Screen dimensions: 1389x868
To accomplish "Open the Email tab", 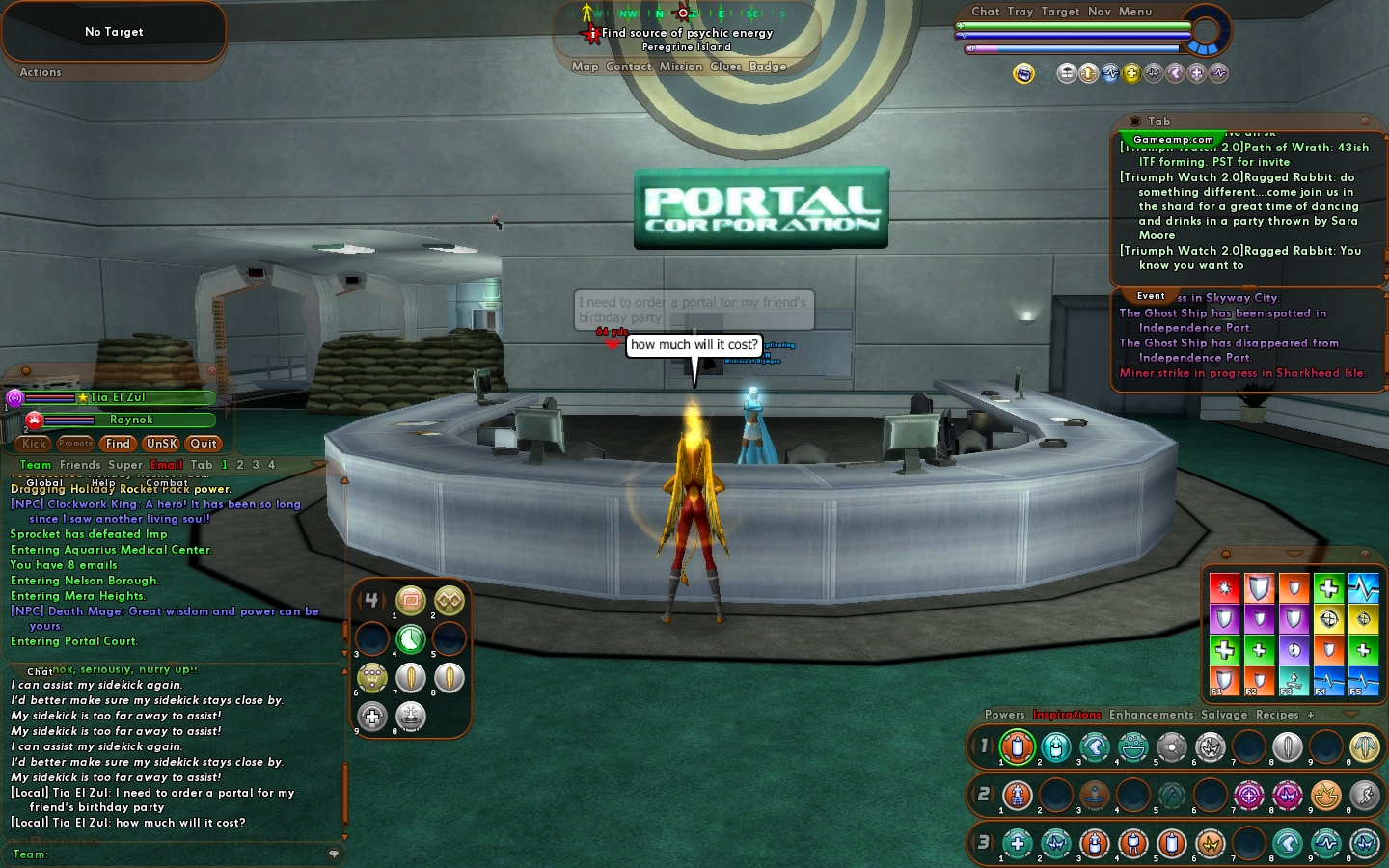I will [x=167, y=465].
